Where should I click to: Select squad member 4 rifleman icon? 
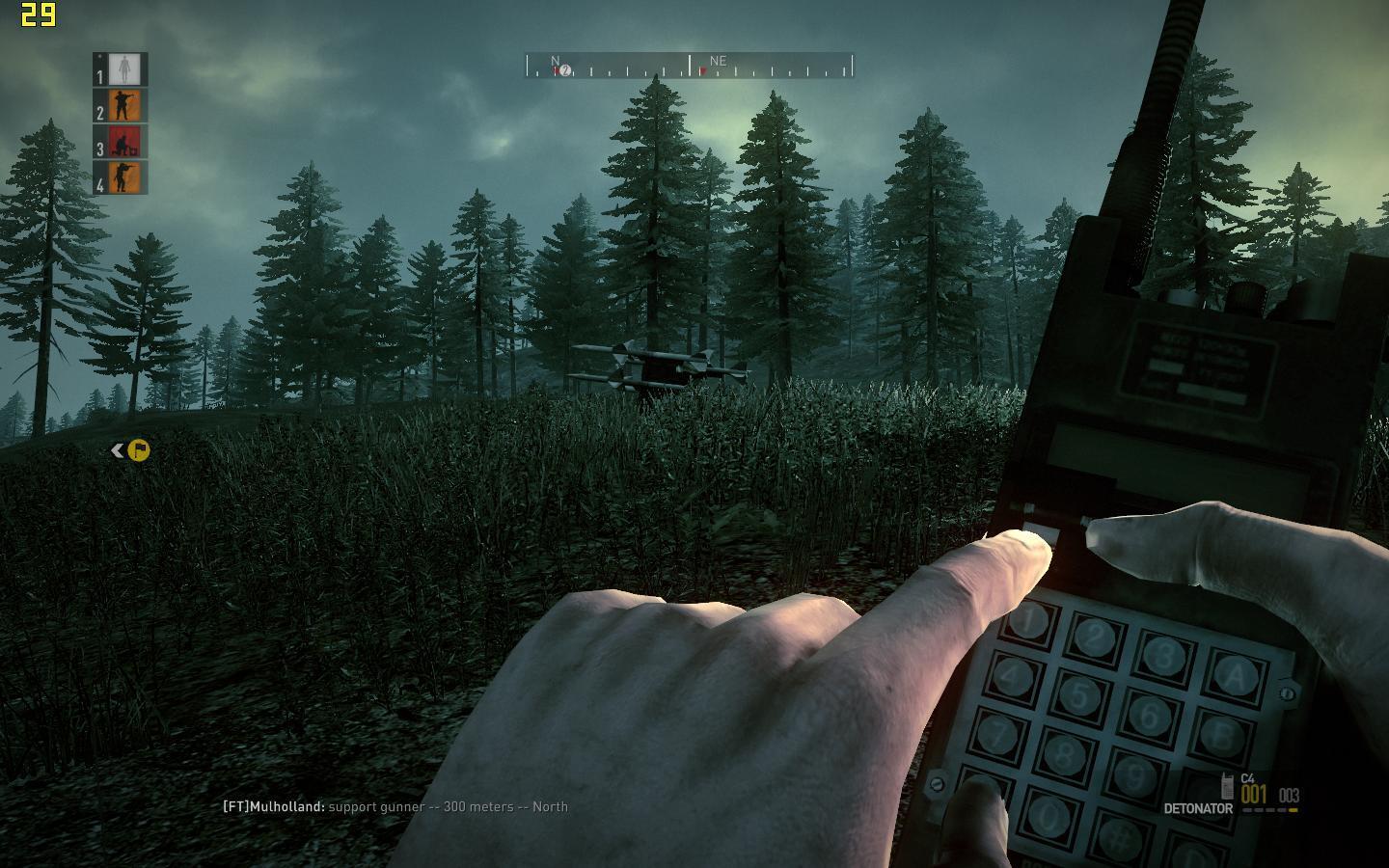coord(124,177)
